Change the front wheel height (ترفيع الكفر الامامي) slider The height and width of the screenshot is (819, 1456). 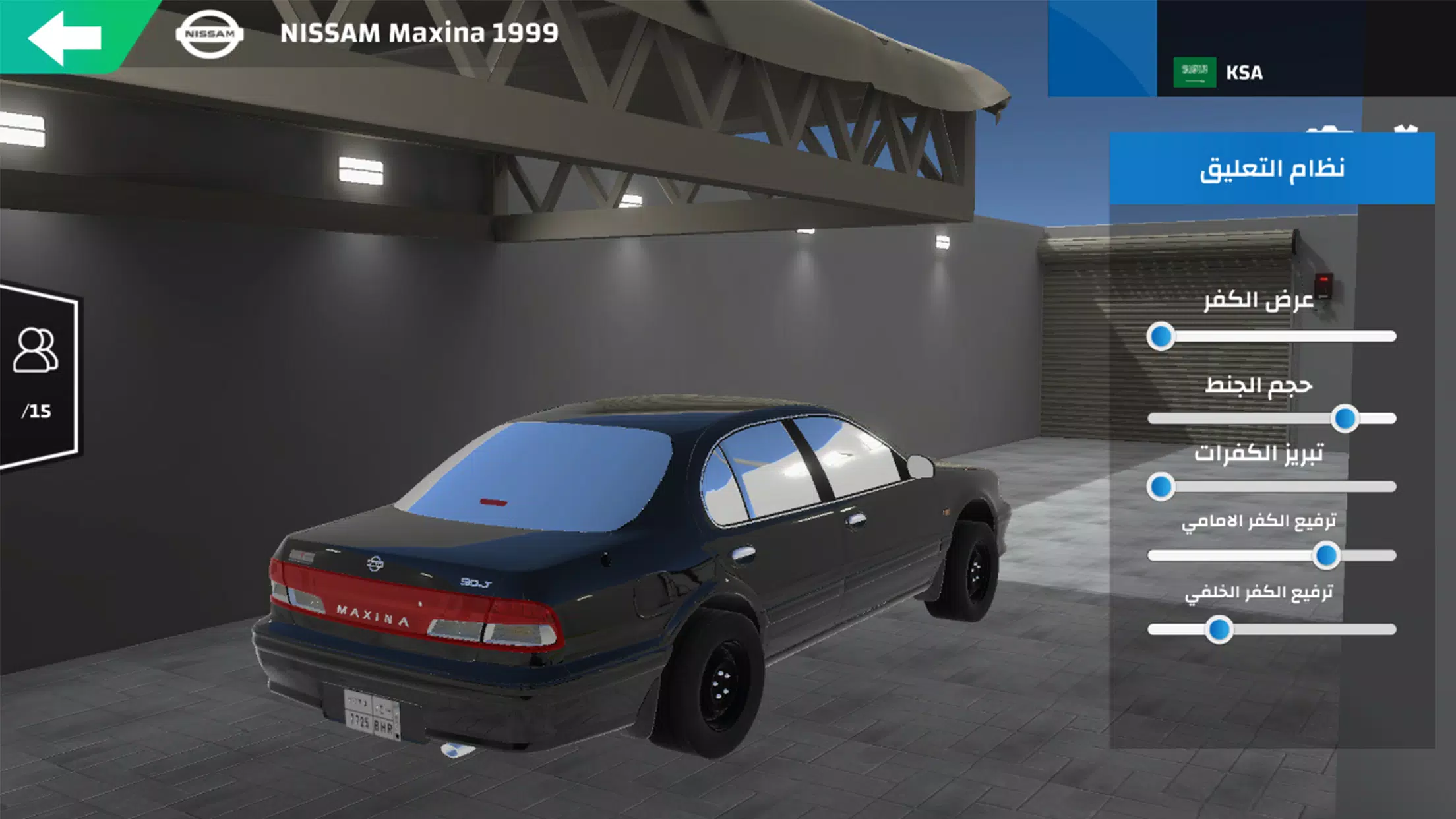coord(1325,556)
